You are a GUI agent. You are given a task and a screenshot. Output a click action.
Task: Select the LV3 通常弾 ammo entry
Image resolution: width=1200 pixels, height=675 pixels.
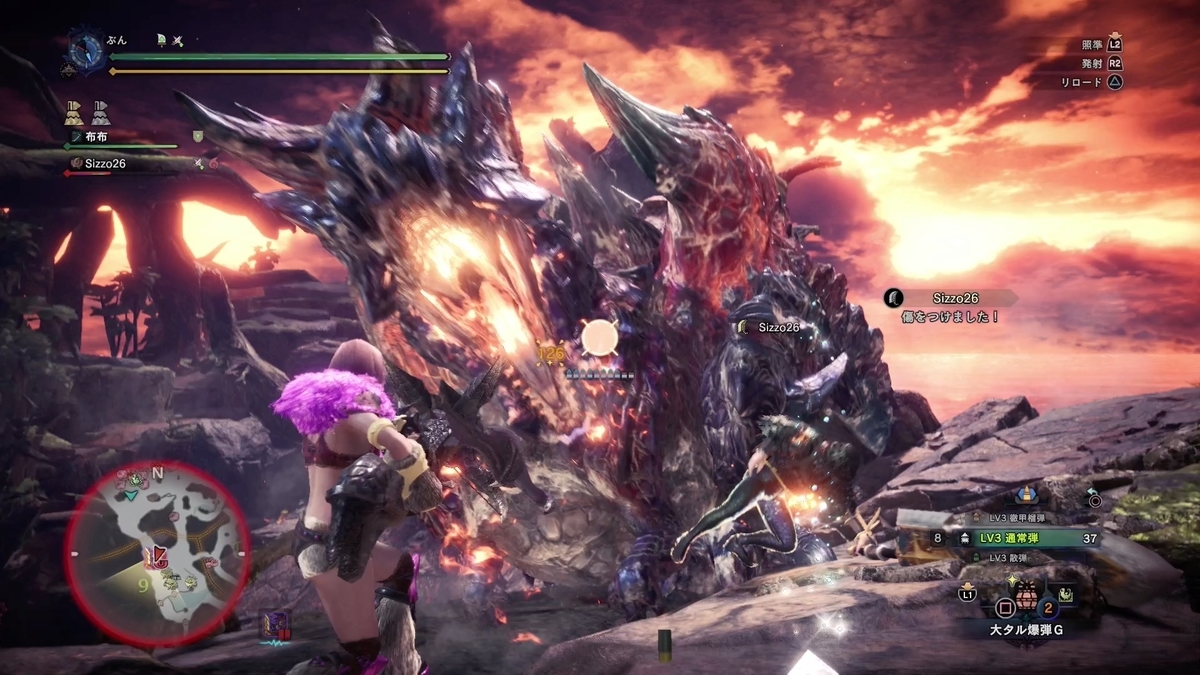(1026, 538)
